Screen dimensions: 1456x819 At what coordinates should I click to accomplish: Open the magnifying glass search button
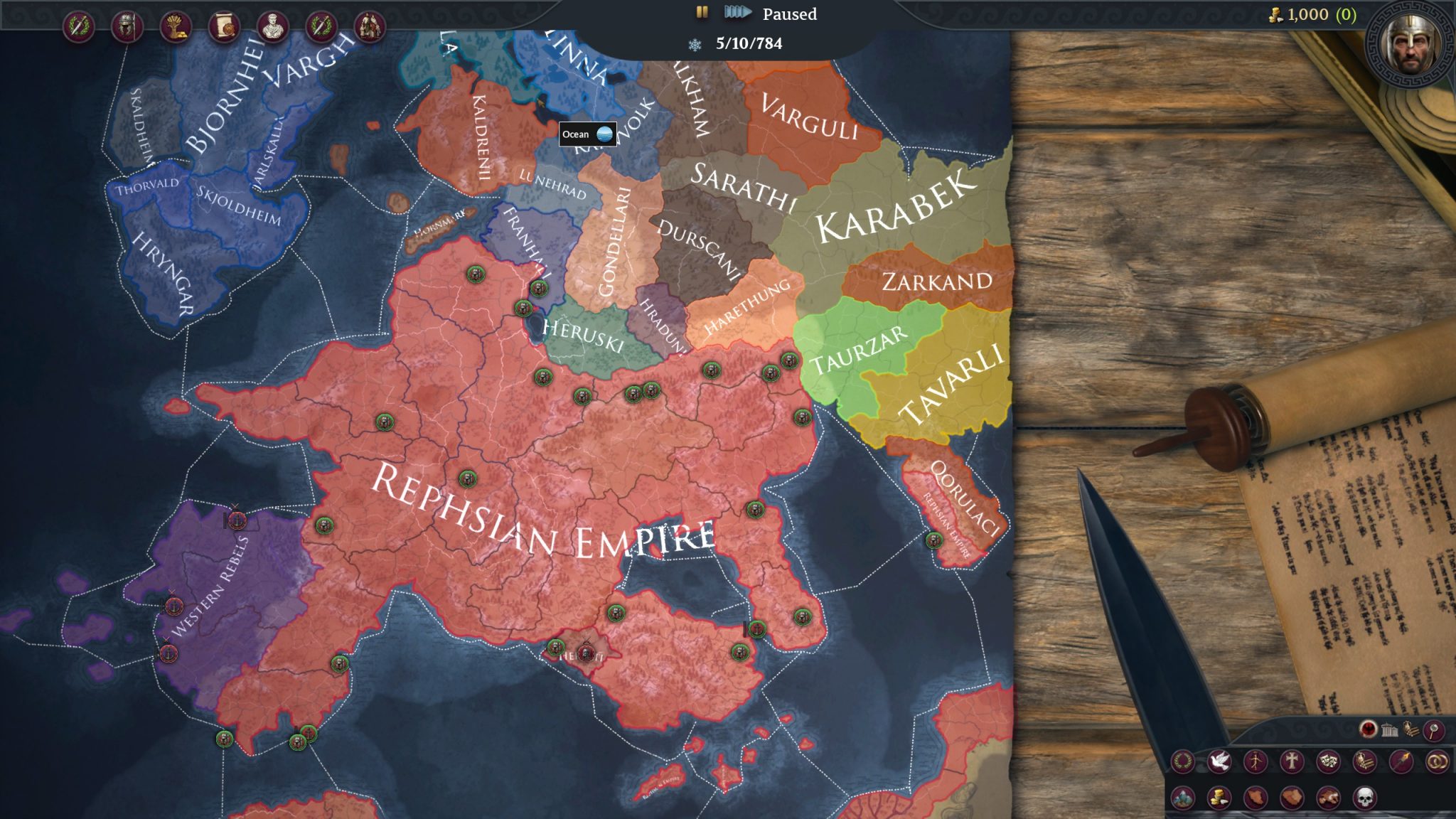coord(1433,729)
